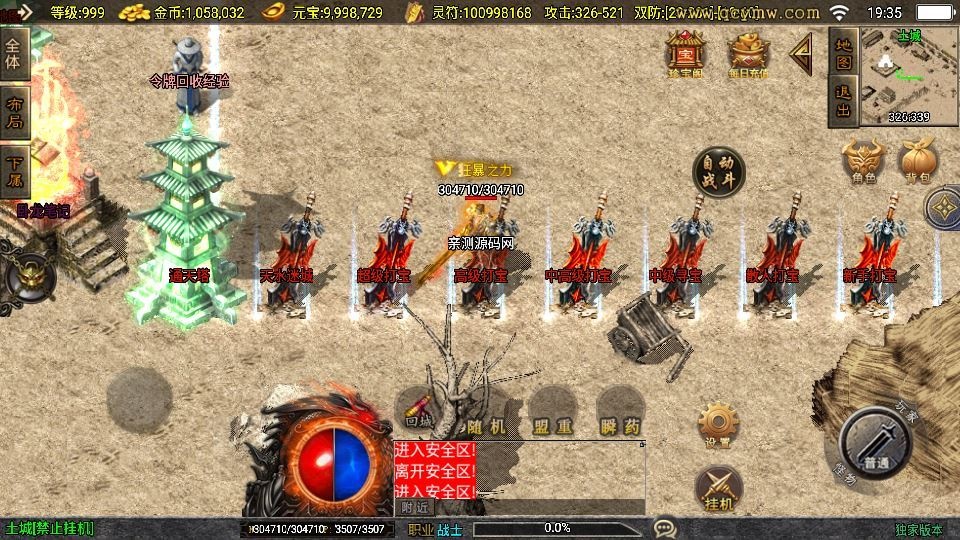The image size is (960, 540).
Task: Open the 每日充值 daily recharge menu
Action: click(x=746, y=52)
